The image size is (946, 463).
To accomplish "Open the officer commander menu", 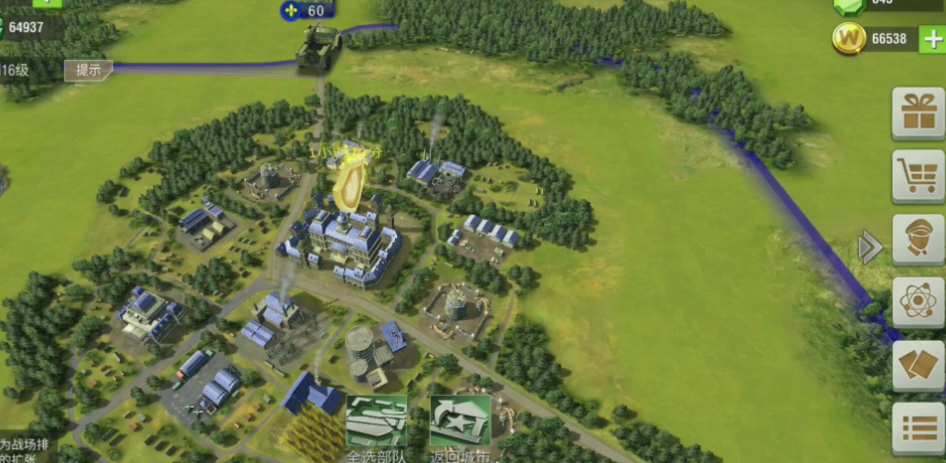I will (x=917, y=239).
